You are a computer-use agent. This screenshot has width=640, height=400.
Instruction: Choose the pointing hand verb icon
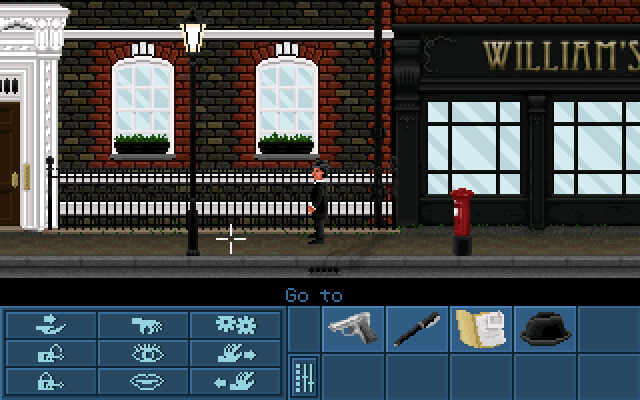[x=144, y=324]
